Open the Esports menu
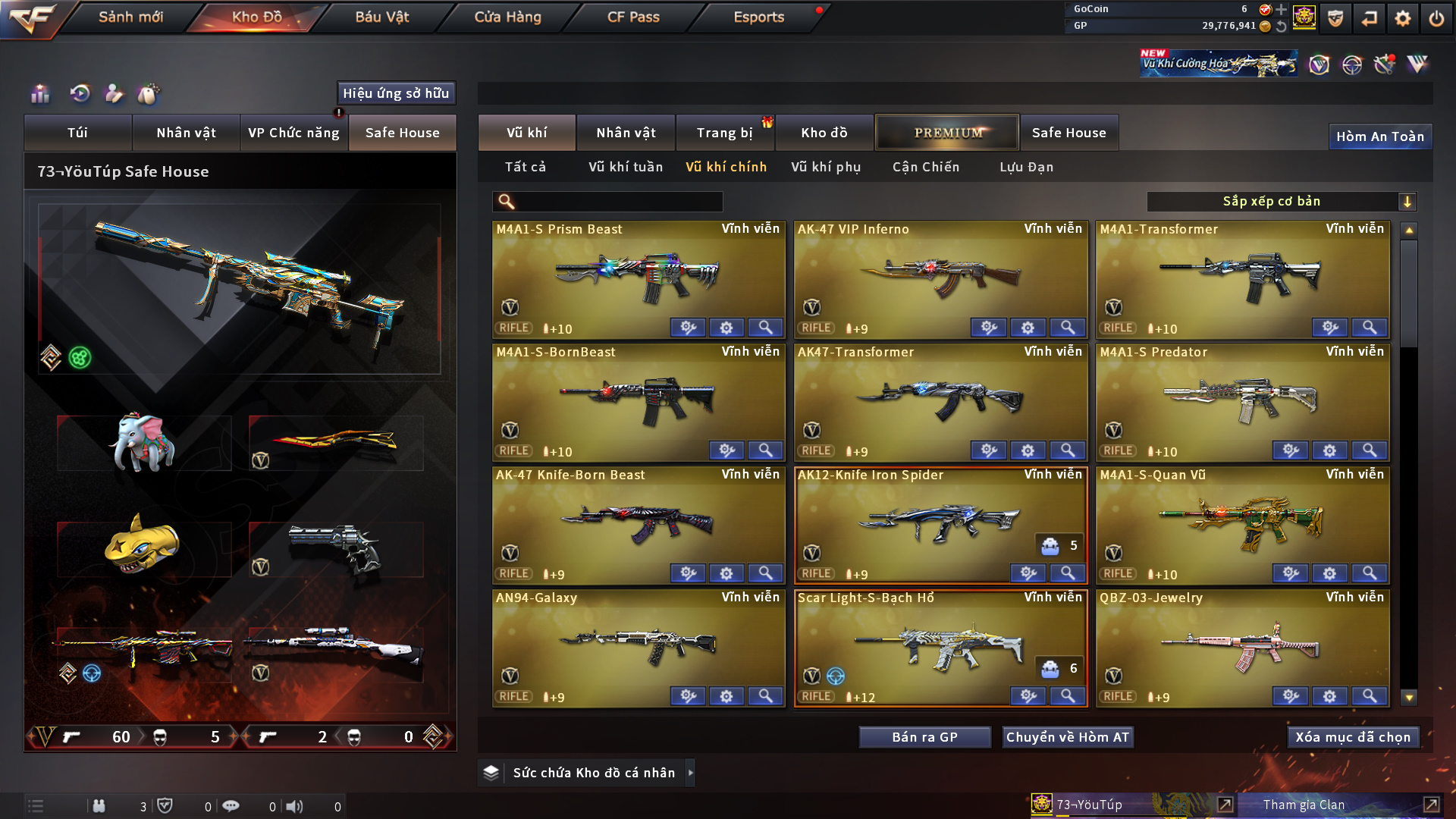The width and height of the screenshot is (1456, 819). (758, 17)
